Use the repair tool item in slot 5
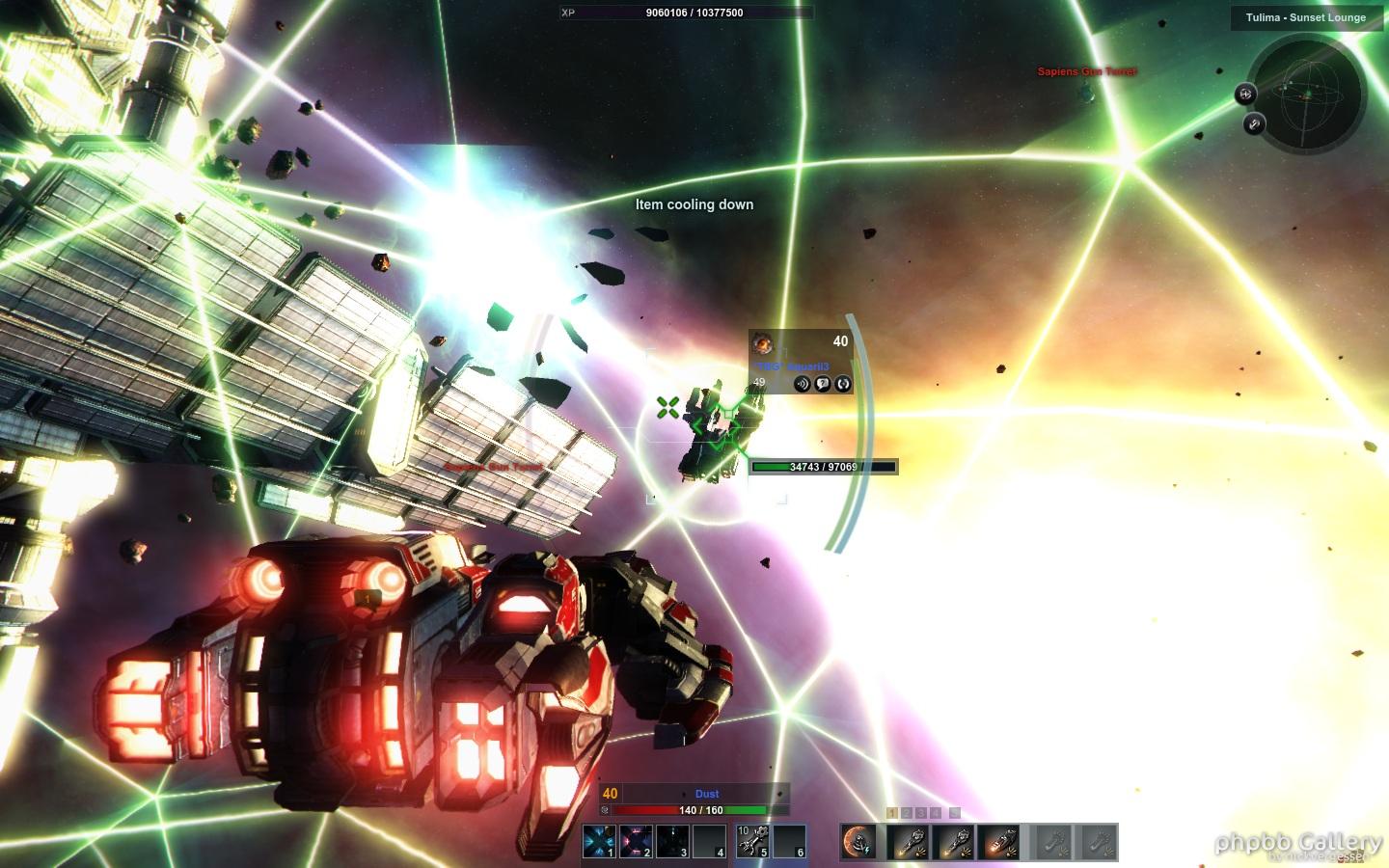 [x=752, y=841]
